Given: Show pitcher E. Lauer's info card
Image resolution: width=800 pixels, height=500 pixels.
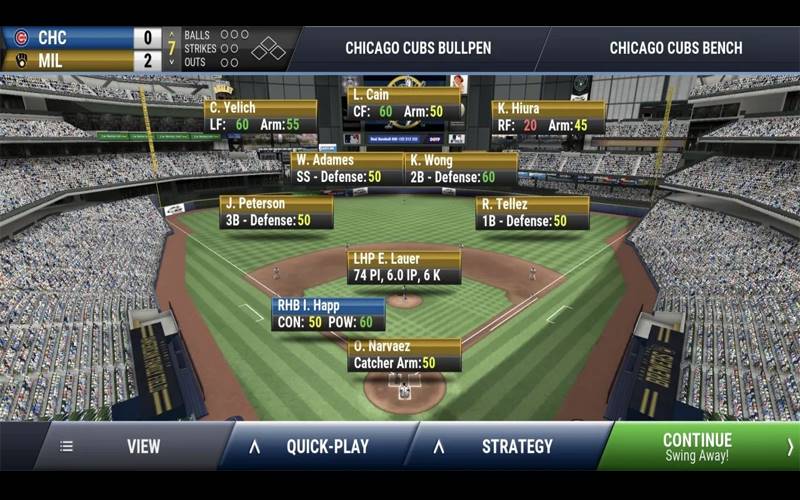Looking at the screenshot, I should pos(404,267).
